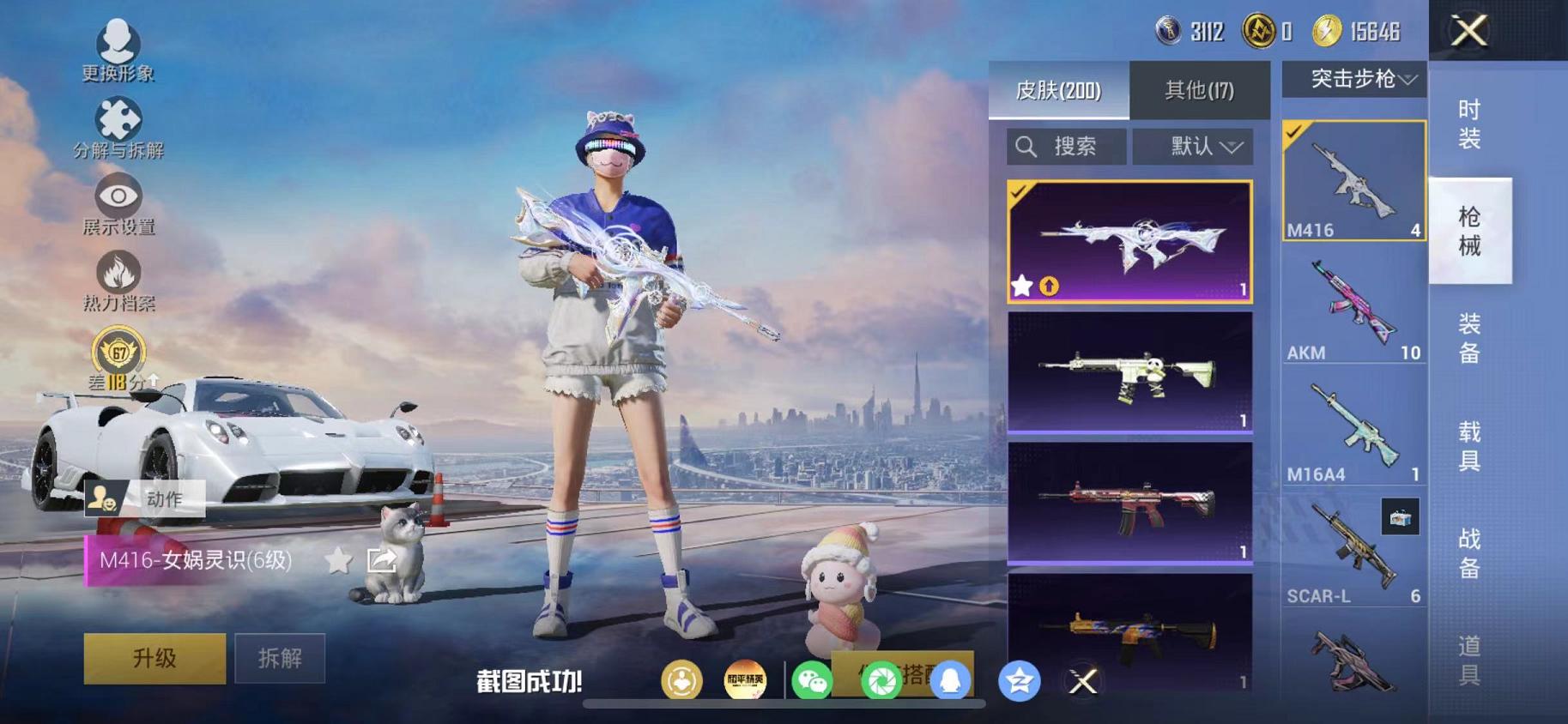Switch to the 其他(17) tab
1568x724 pixels.
(x=1200, y=87)
